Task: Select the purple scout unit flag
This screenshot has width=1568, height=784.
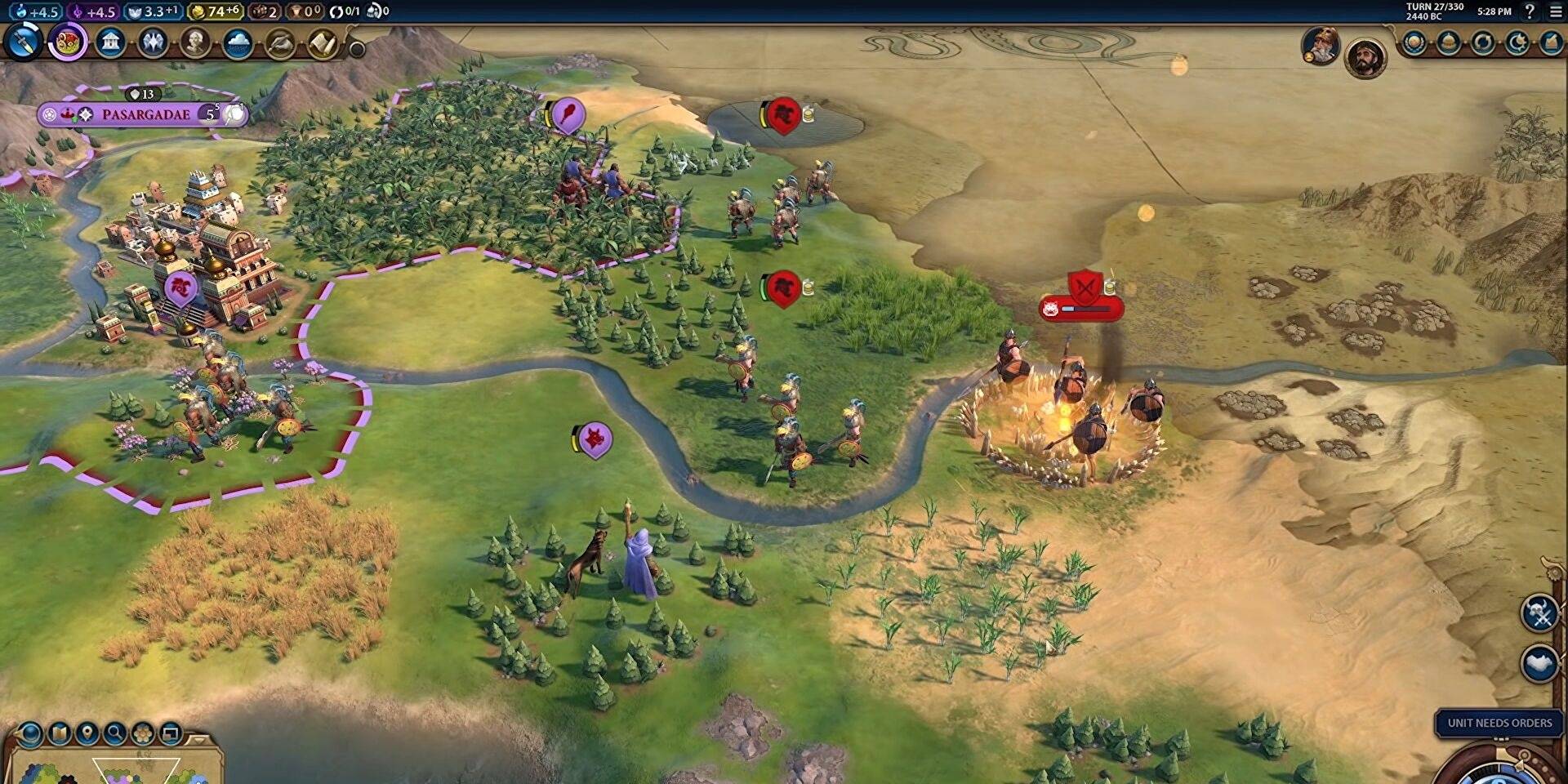Action: [x=595, y=440]
